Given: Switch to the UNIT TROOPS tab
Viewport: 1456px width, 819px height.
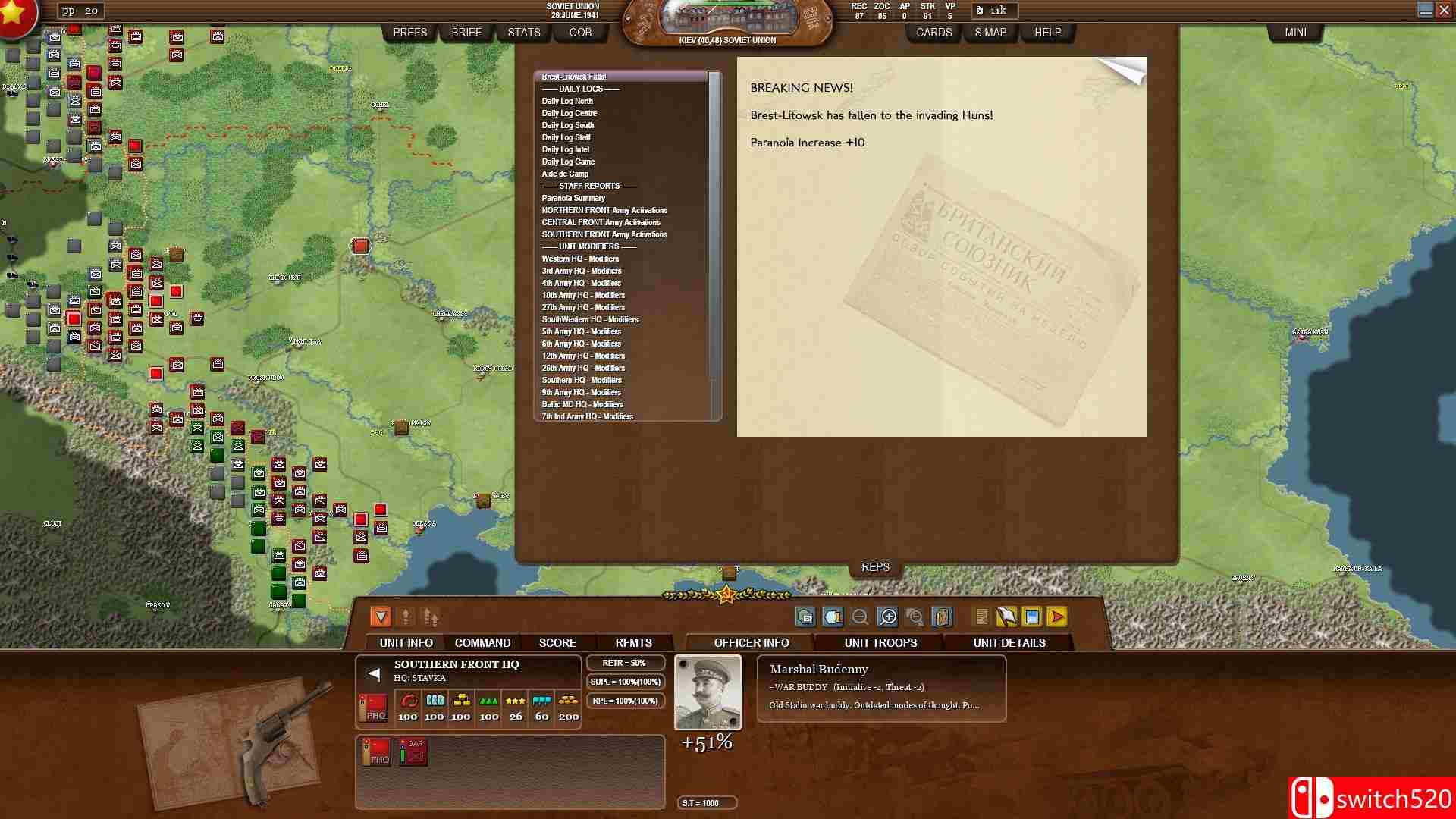Looking at the screenshot, I should pyautogui.click(x=881, y=642).
